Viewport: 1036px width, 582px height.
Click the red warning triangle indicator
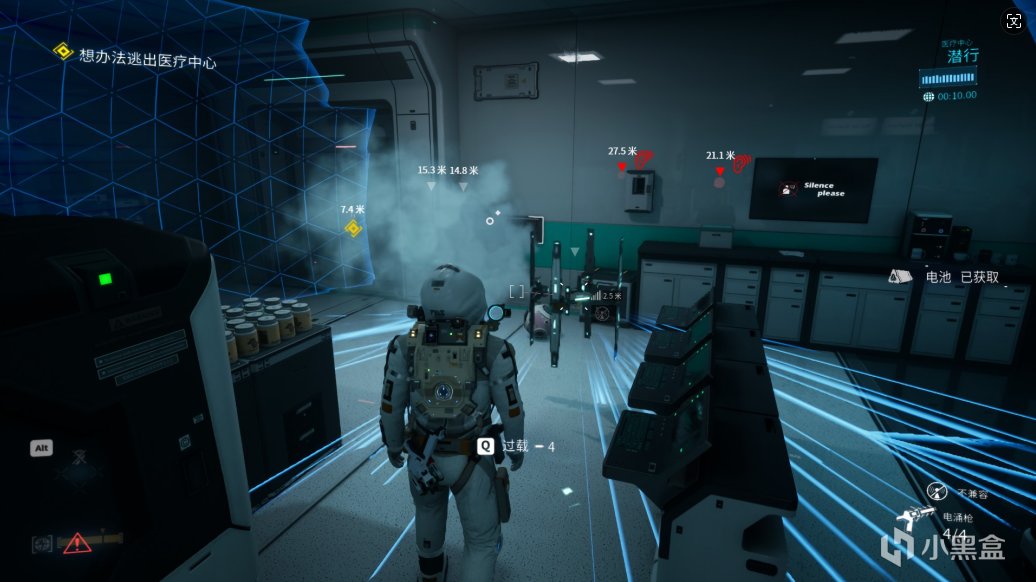coord(77,543)
